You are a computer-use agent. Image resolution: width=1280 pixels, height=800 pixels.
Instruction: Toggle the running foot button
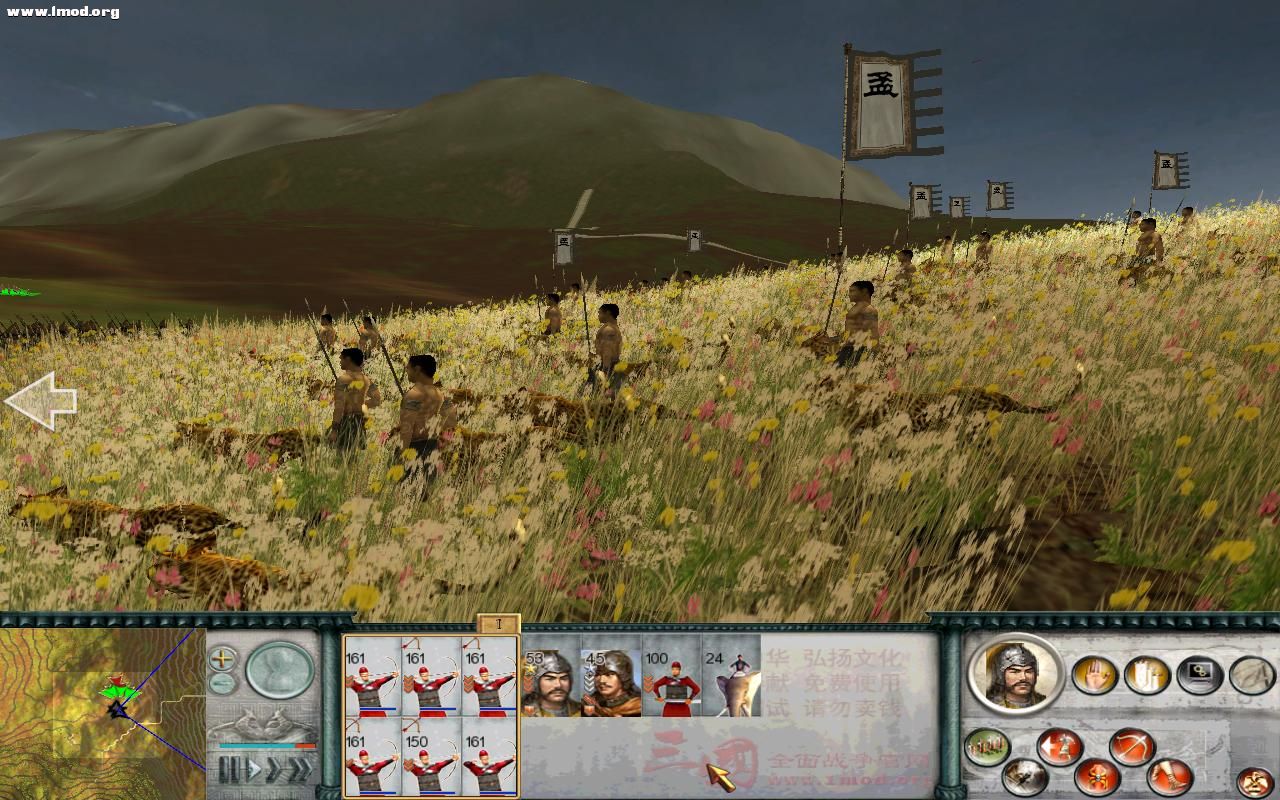[1168, 775]
